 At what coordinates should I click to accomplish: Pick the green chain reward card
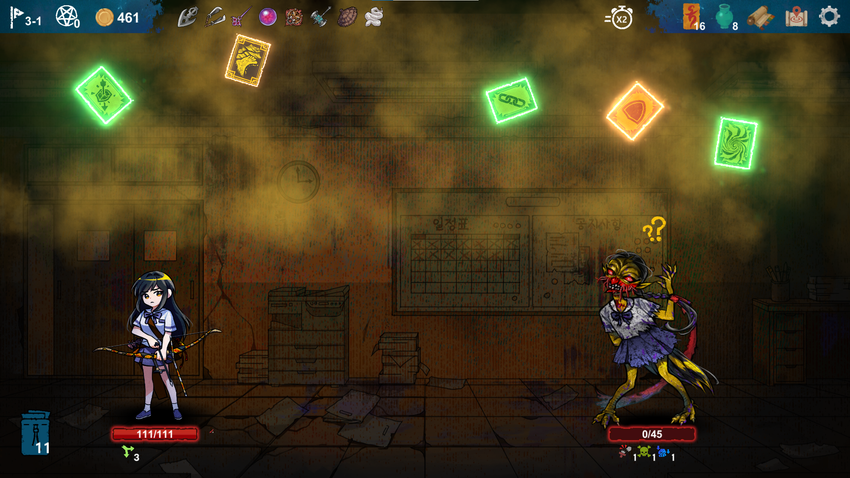click(512, 100)
